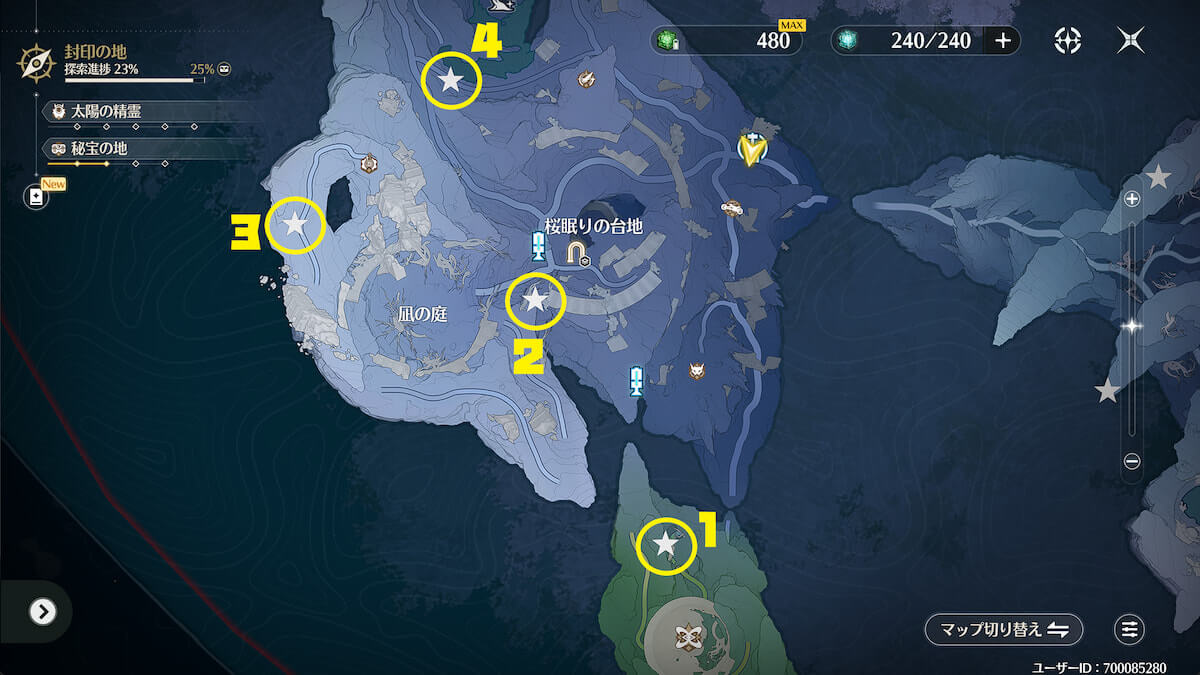Switch maps with the マップ切り替え button

click(1003, 629)
